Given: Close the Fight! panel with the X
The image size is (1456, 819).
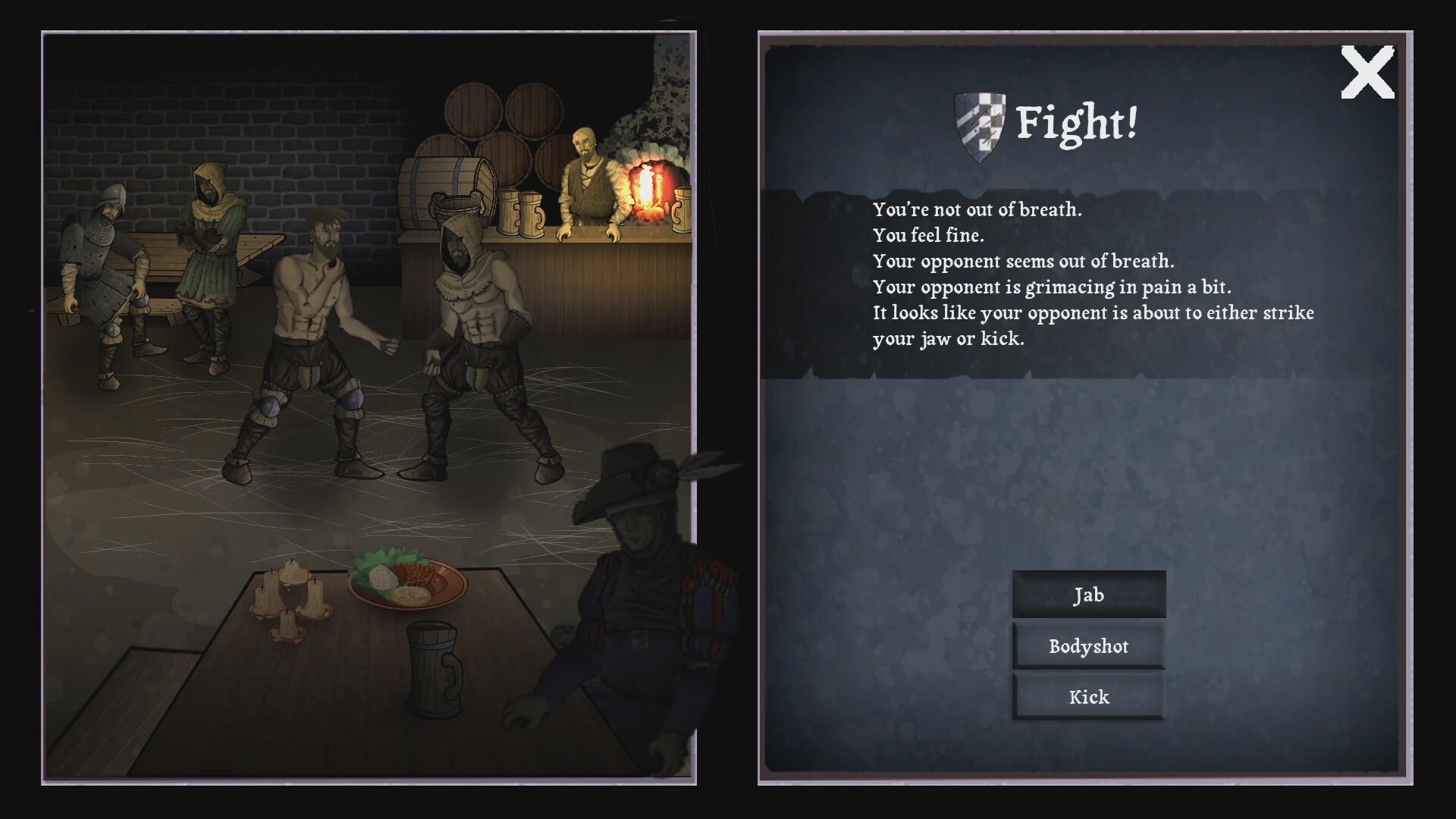Looking at the screenshot, I should 1367,73.
